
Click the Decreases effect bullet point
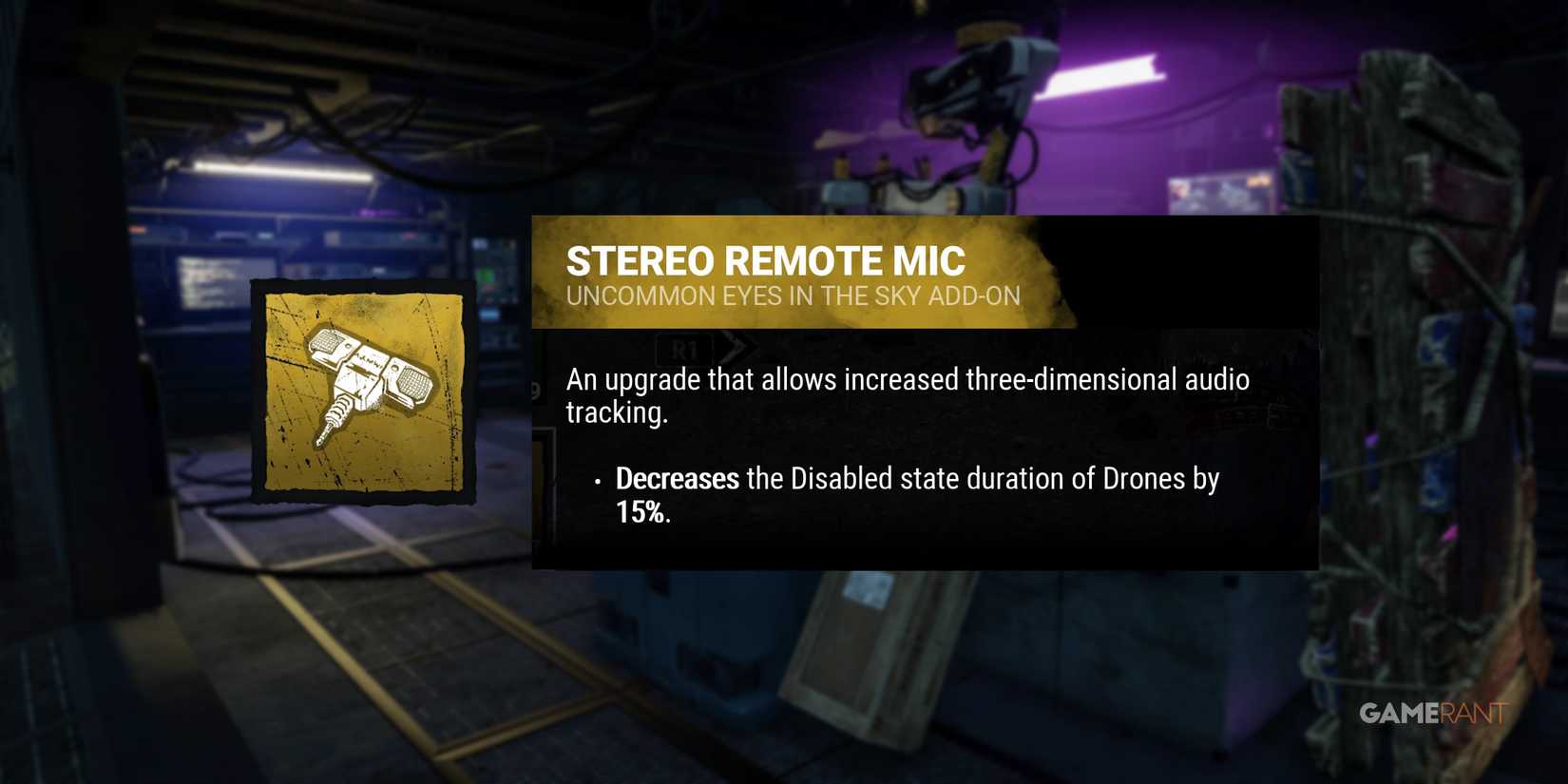pyautogui.click(x=677, y=479)
